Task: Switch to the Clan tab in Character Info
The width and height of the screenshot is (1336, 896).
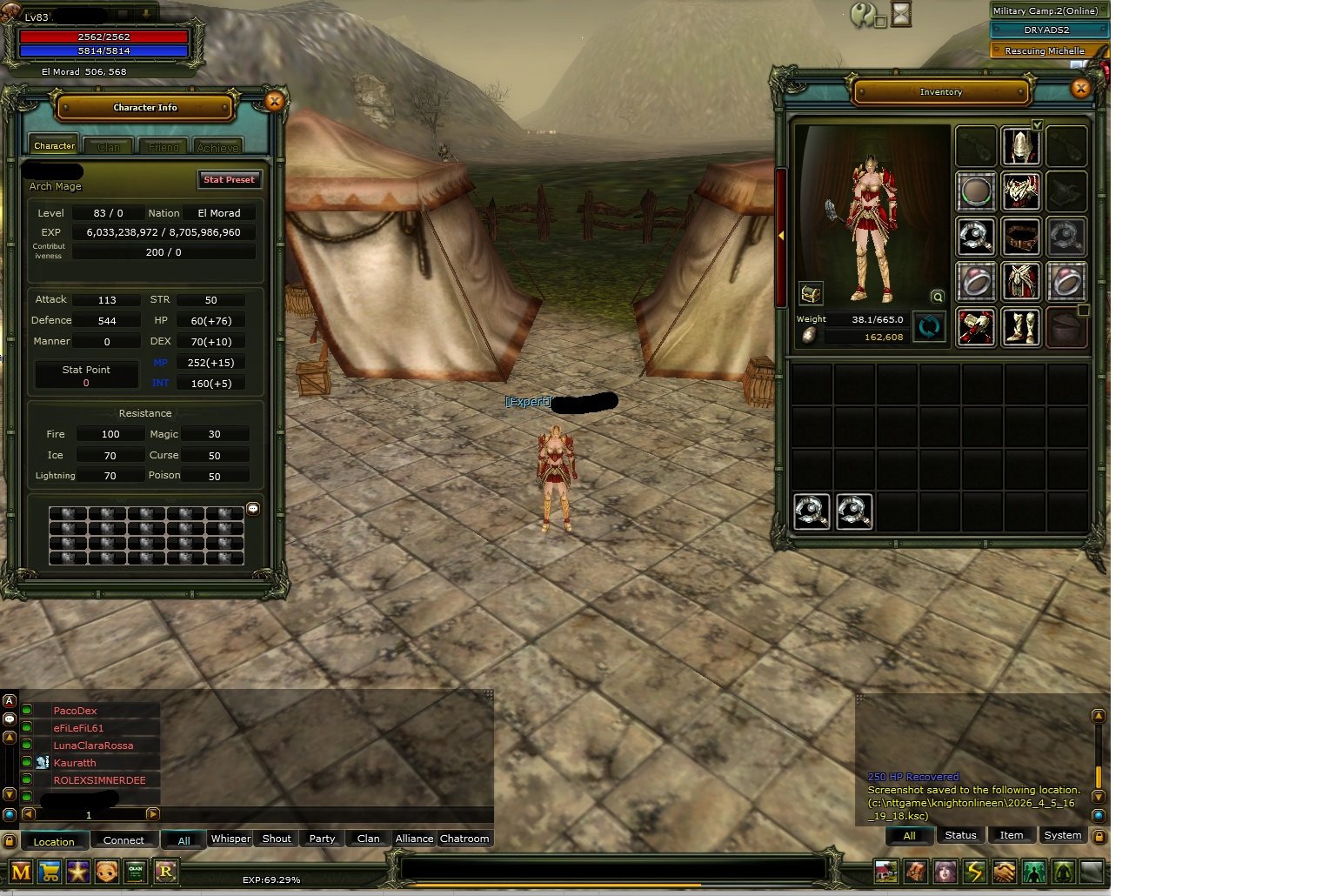Action: click(108, 145)
